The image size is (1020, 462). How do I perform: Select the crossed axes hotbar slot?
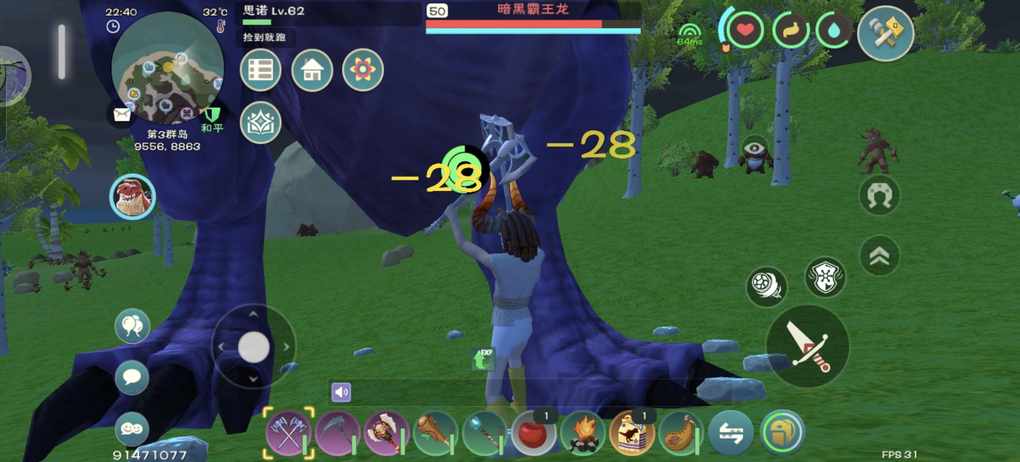coord(289,434)
